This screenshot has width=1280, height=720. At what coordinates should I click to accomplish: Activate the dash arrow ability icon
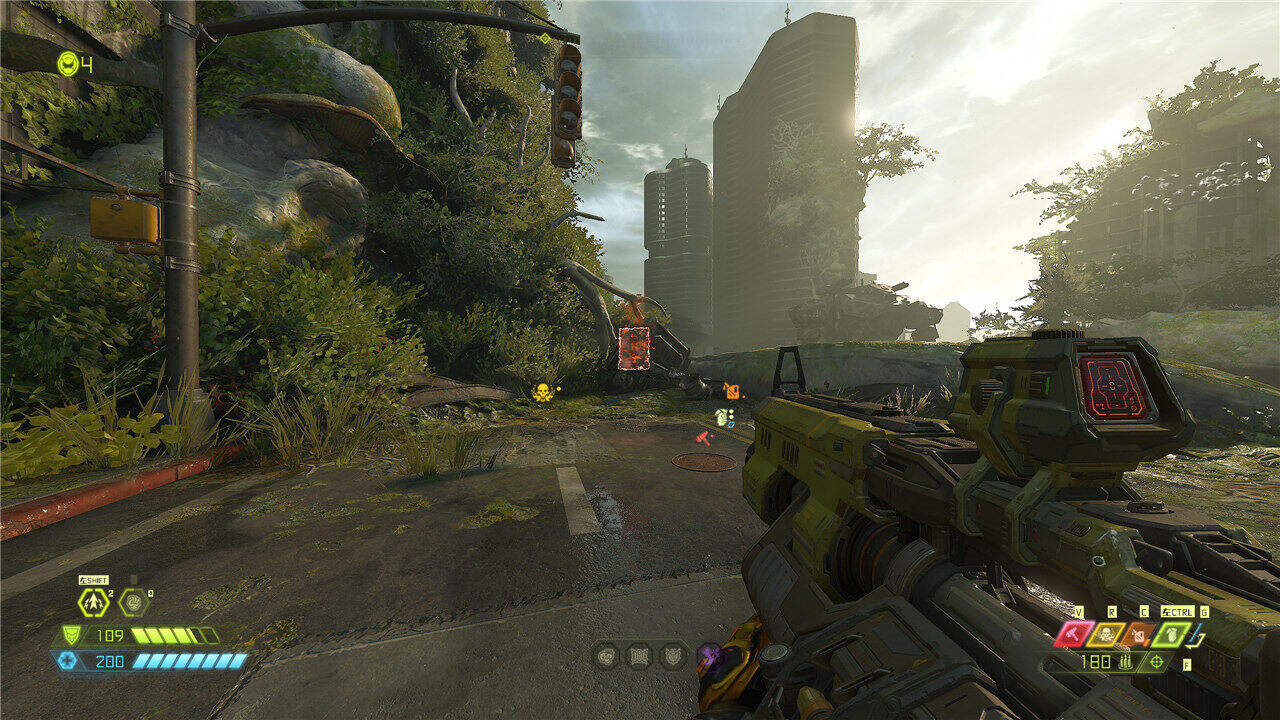[x=93, y=602]
